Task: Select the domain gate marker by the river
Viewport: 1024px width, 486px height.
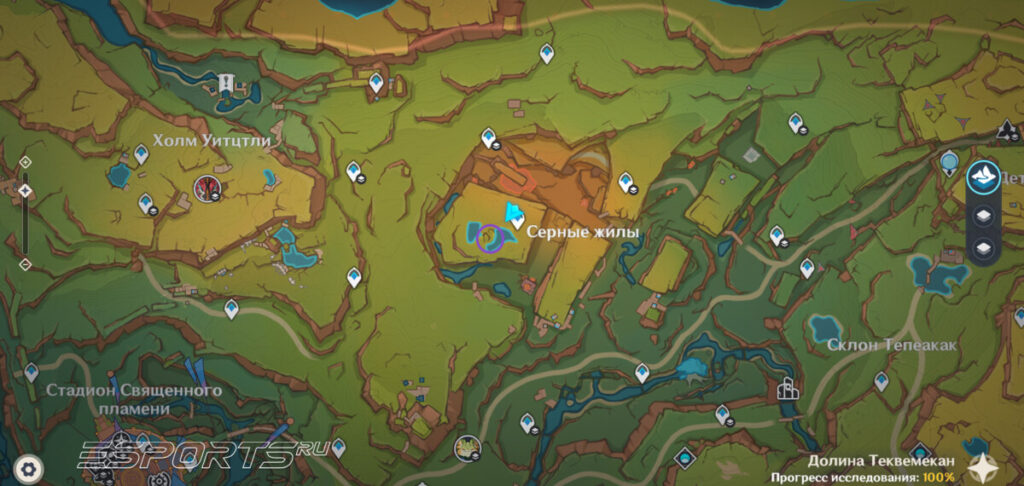Action: [787, 389]
